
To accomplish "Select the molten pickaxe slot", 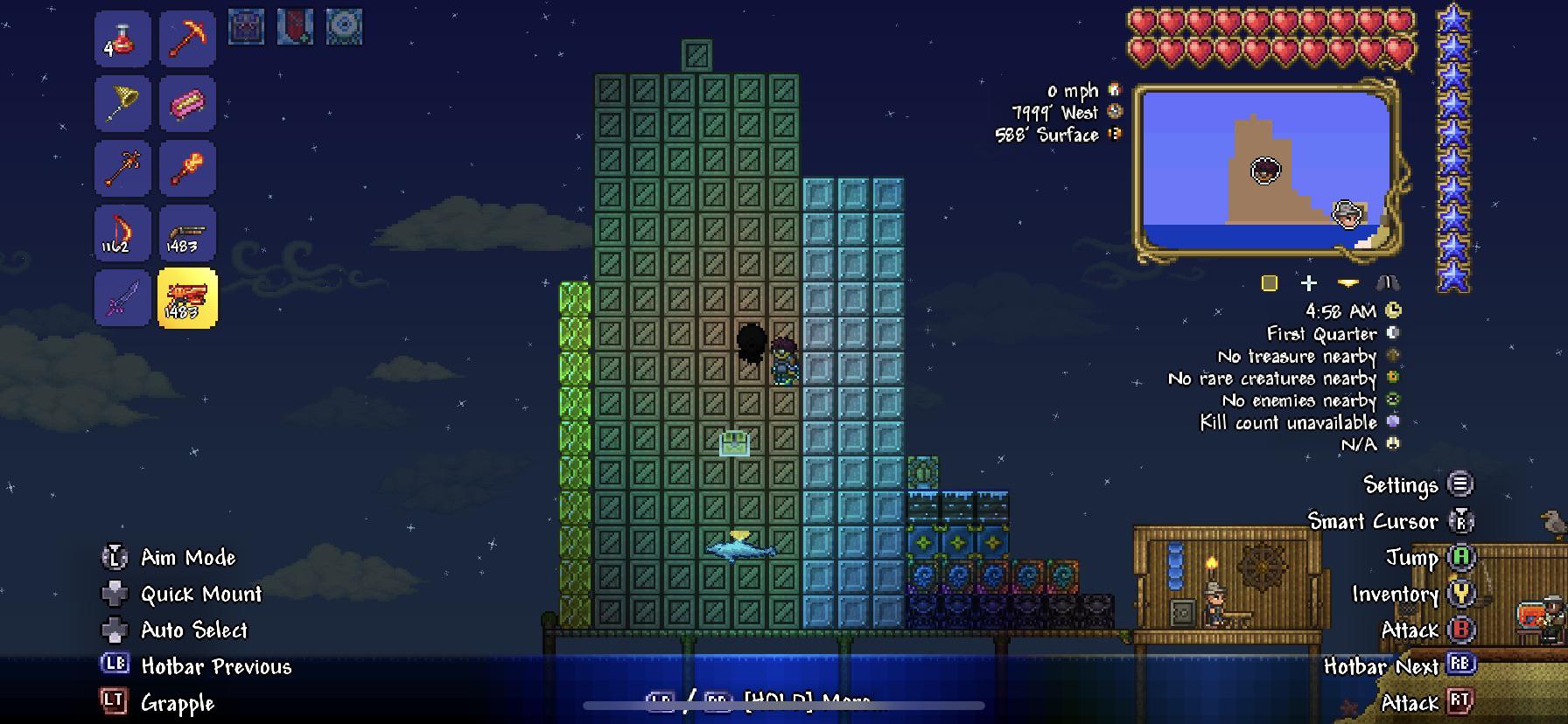I will pyautogui.click(x=187, y=39).
